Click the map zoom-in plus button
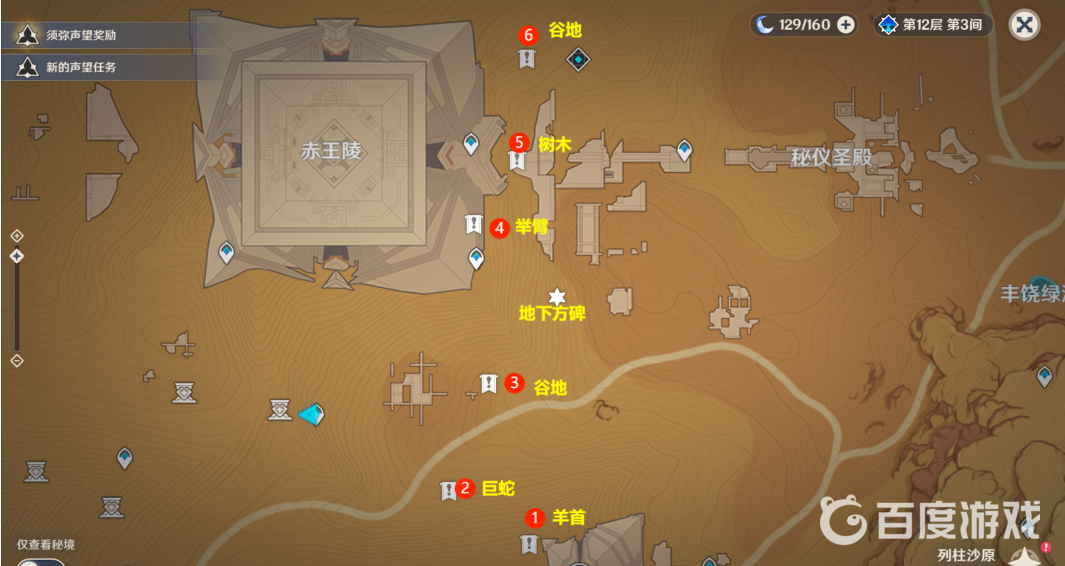Screen dimensions: 1065x566 (17, 235)
